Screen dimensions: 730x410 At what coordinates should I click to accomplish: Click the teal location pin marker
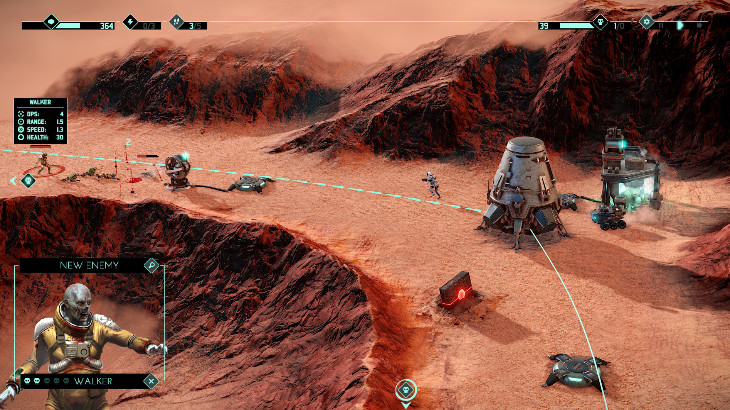(405, 389)
